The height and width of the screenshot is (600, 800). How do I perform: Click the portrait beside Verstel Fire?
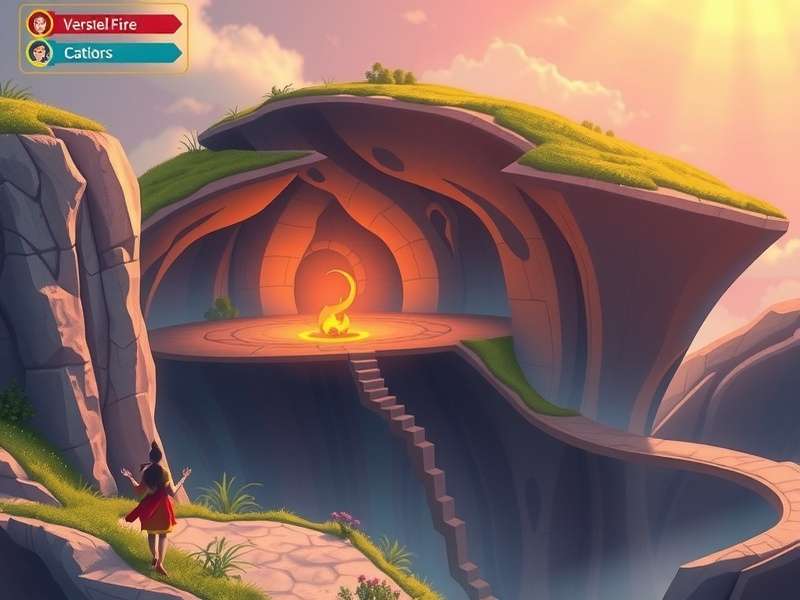coord(40,23)
